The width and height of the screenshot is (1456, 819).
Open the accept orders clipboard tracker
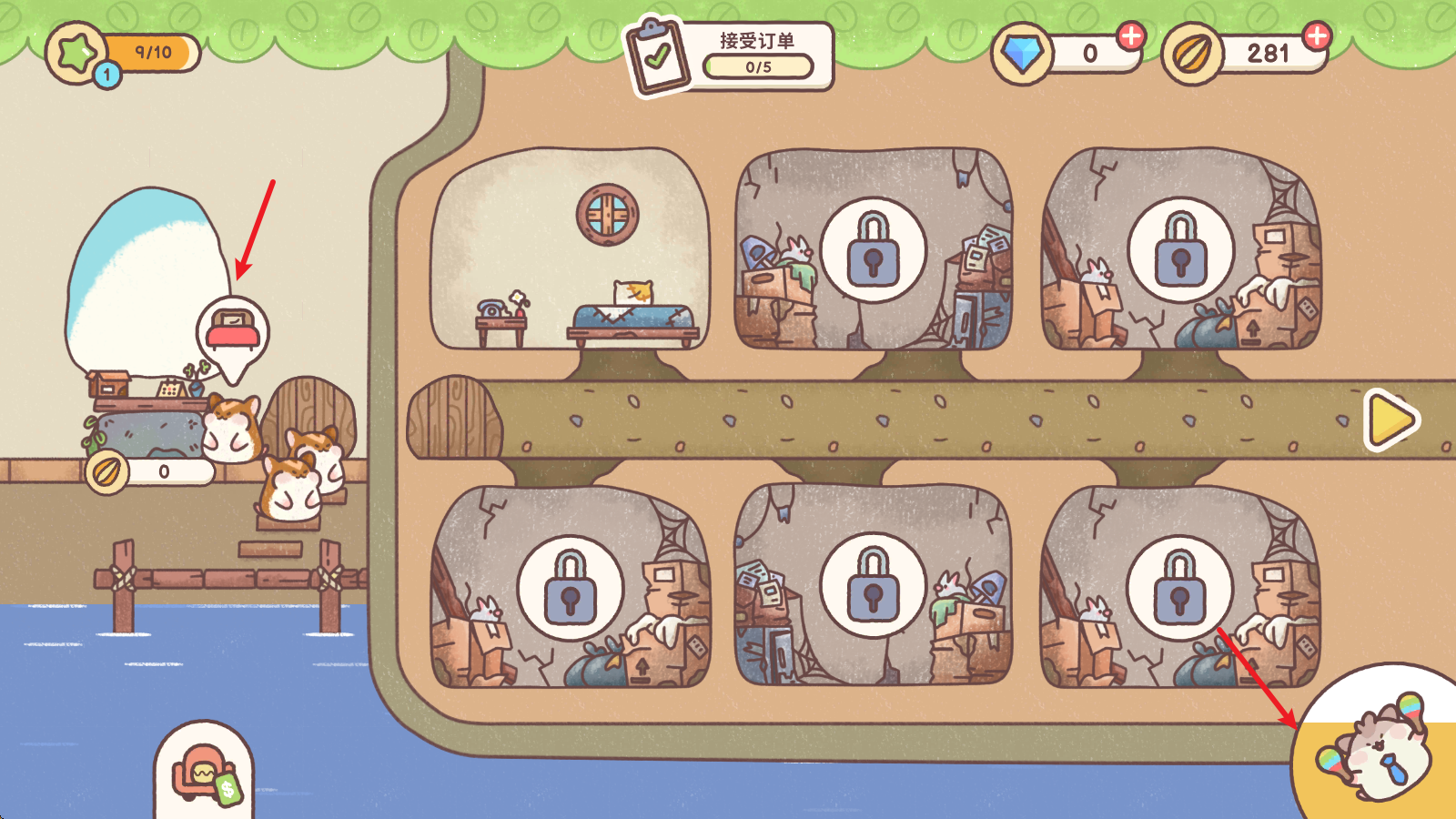(730, 56)
